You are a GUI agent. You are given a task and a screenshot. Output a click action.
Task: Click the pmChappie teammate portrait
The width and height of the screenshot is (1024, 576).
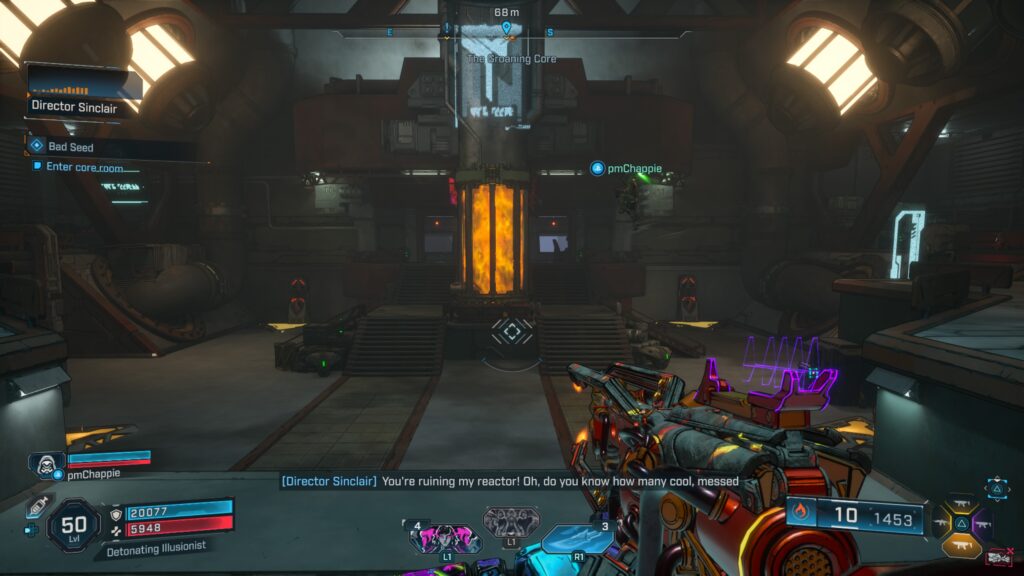(45, 464)
